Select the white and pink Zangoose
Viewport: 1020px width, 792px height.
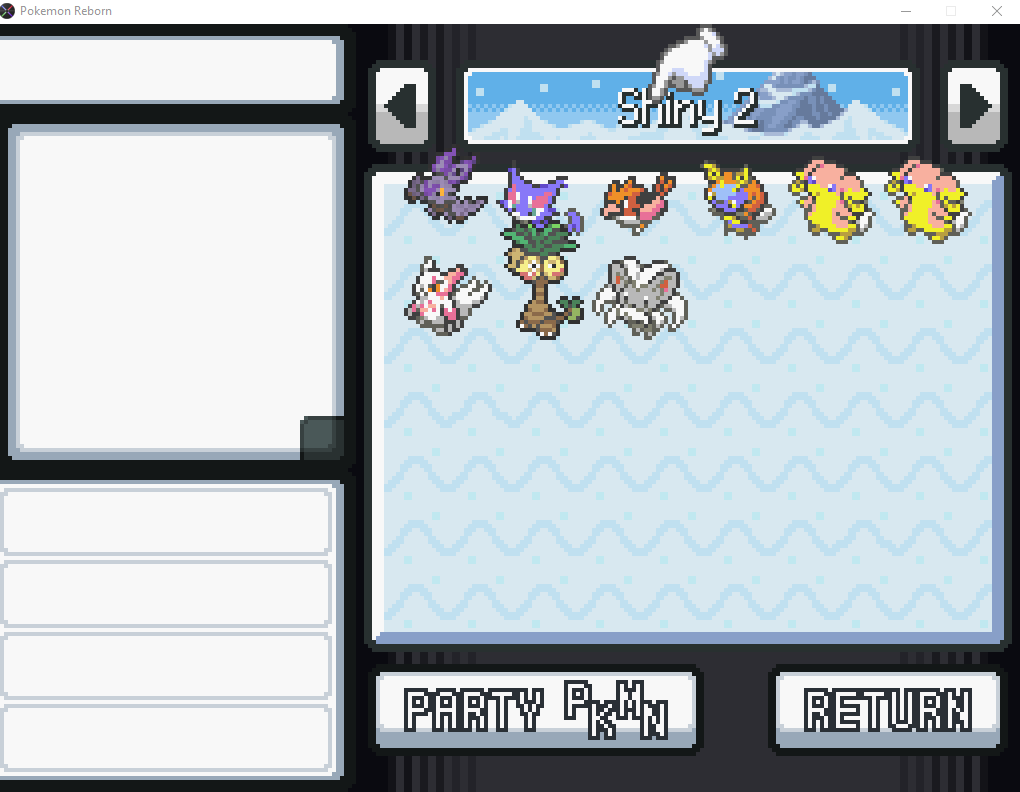tap(446, 294)
